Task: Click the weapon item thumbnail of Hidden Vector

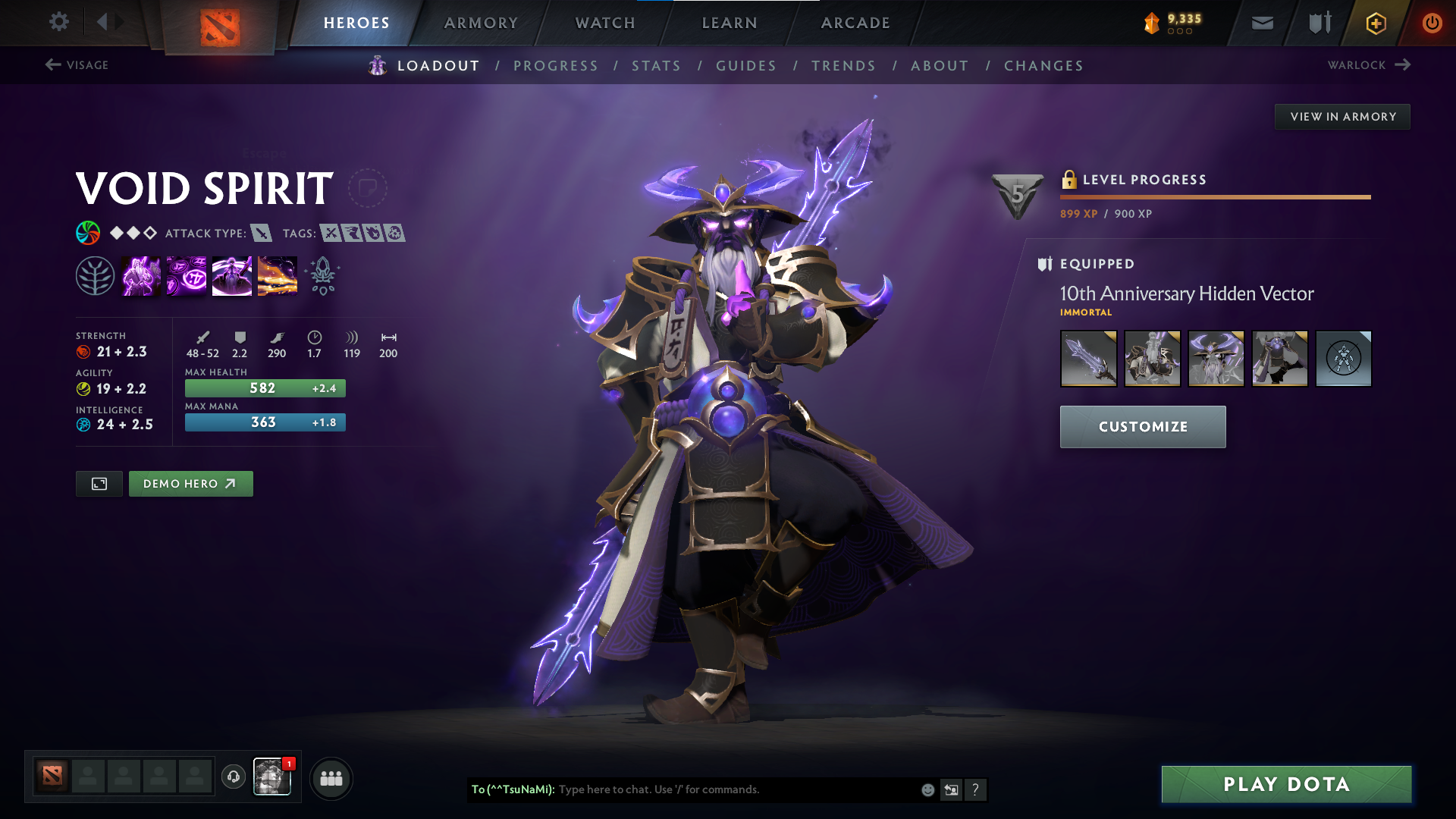Action: pos(1088,358)
